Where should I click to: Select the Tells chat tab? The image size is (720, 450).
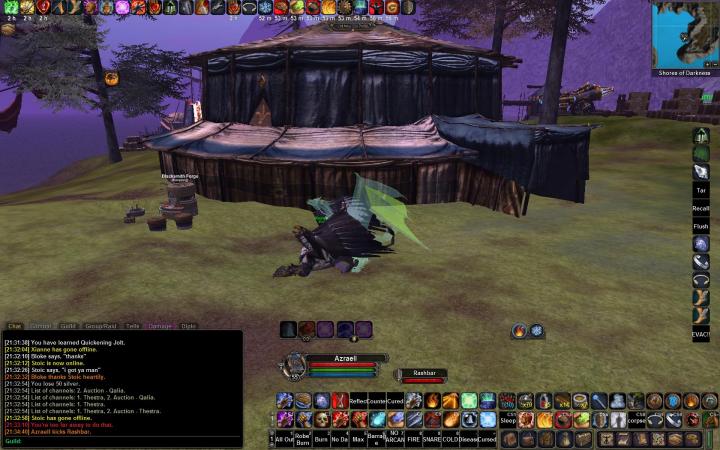133,326
